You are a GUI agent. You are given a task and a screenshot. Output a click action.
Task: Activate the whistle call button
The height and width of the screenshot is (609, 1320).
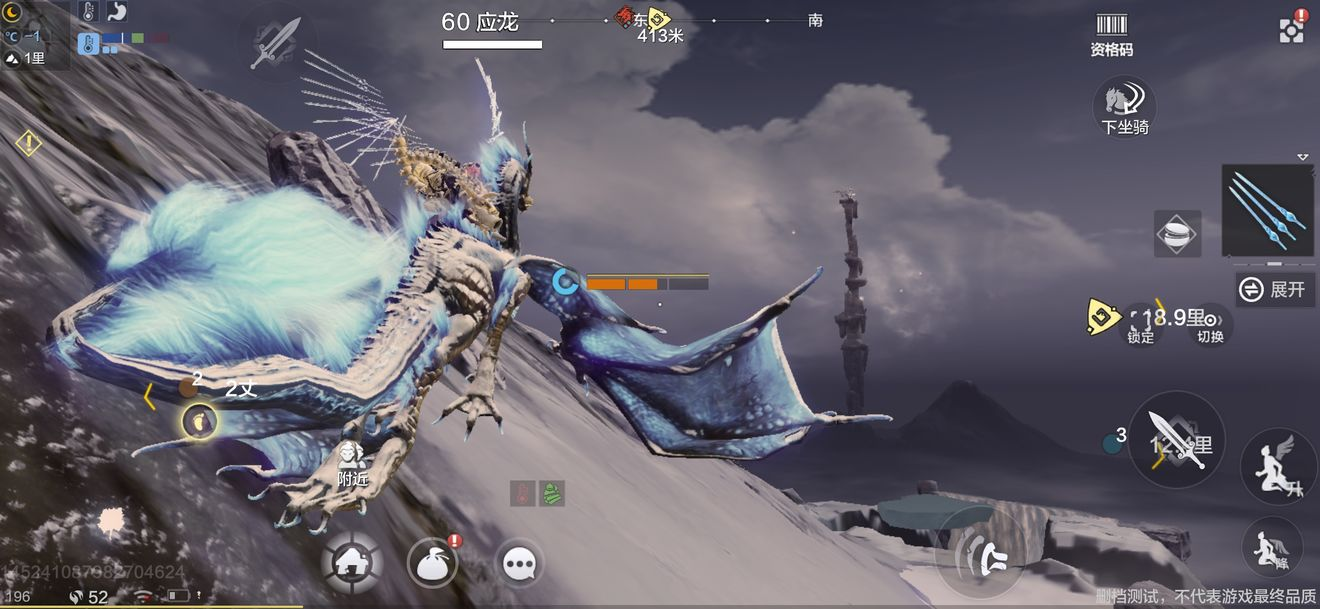(980, 553)
